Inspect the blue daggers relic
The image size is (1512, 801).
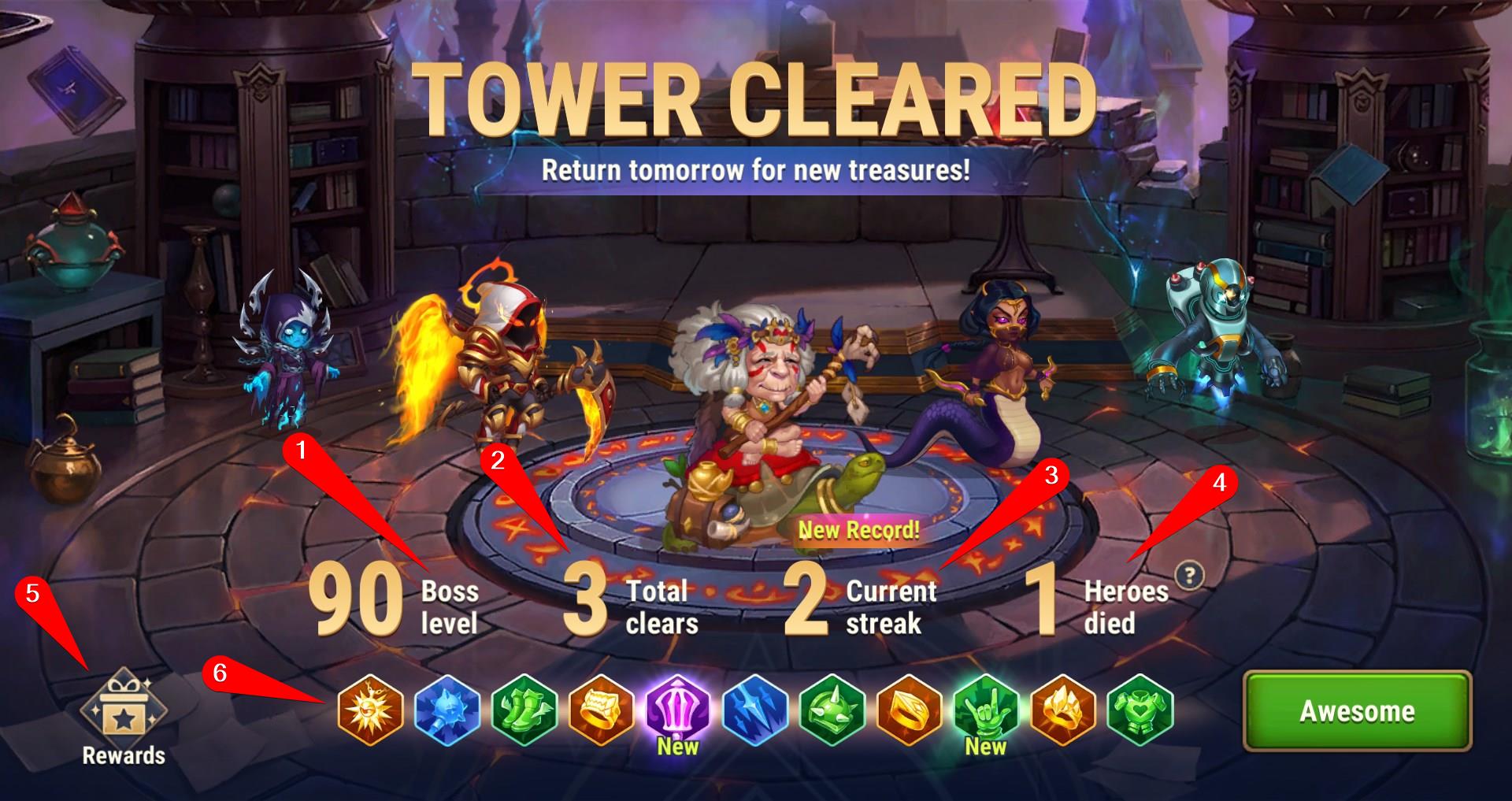click(755, 710)
